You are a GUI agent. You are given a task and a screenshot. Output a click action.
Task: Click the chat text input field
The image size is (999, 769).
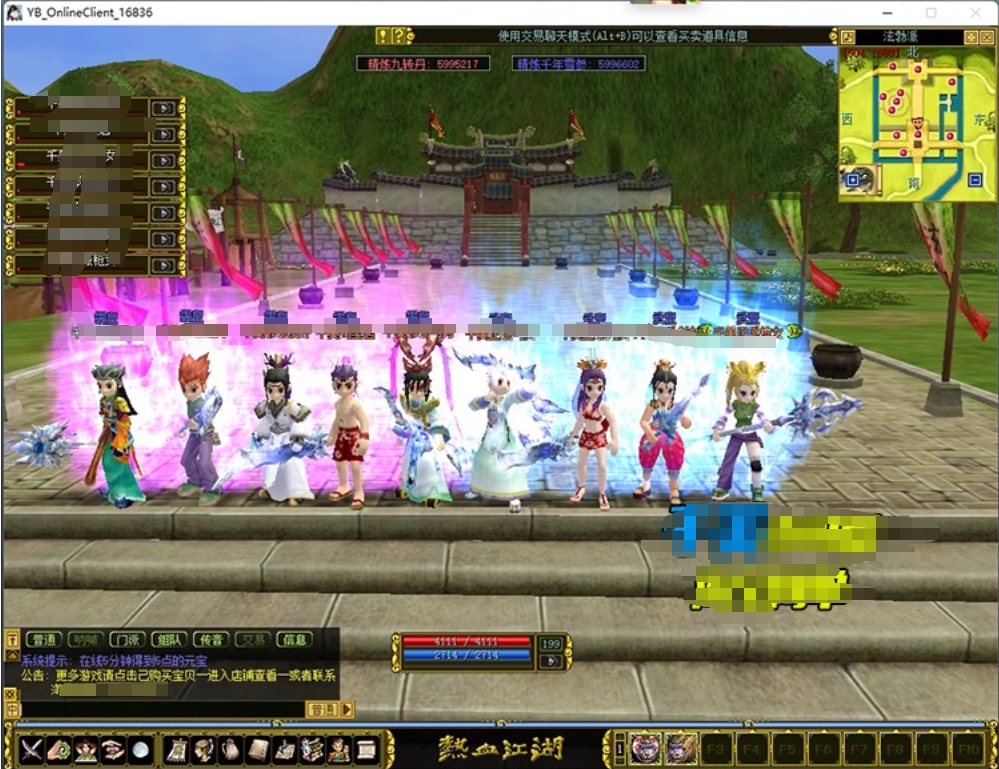[160, 709]
